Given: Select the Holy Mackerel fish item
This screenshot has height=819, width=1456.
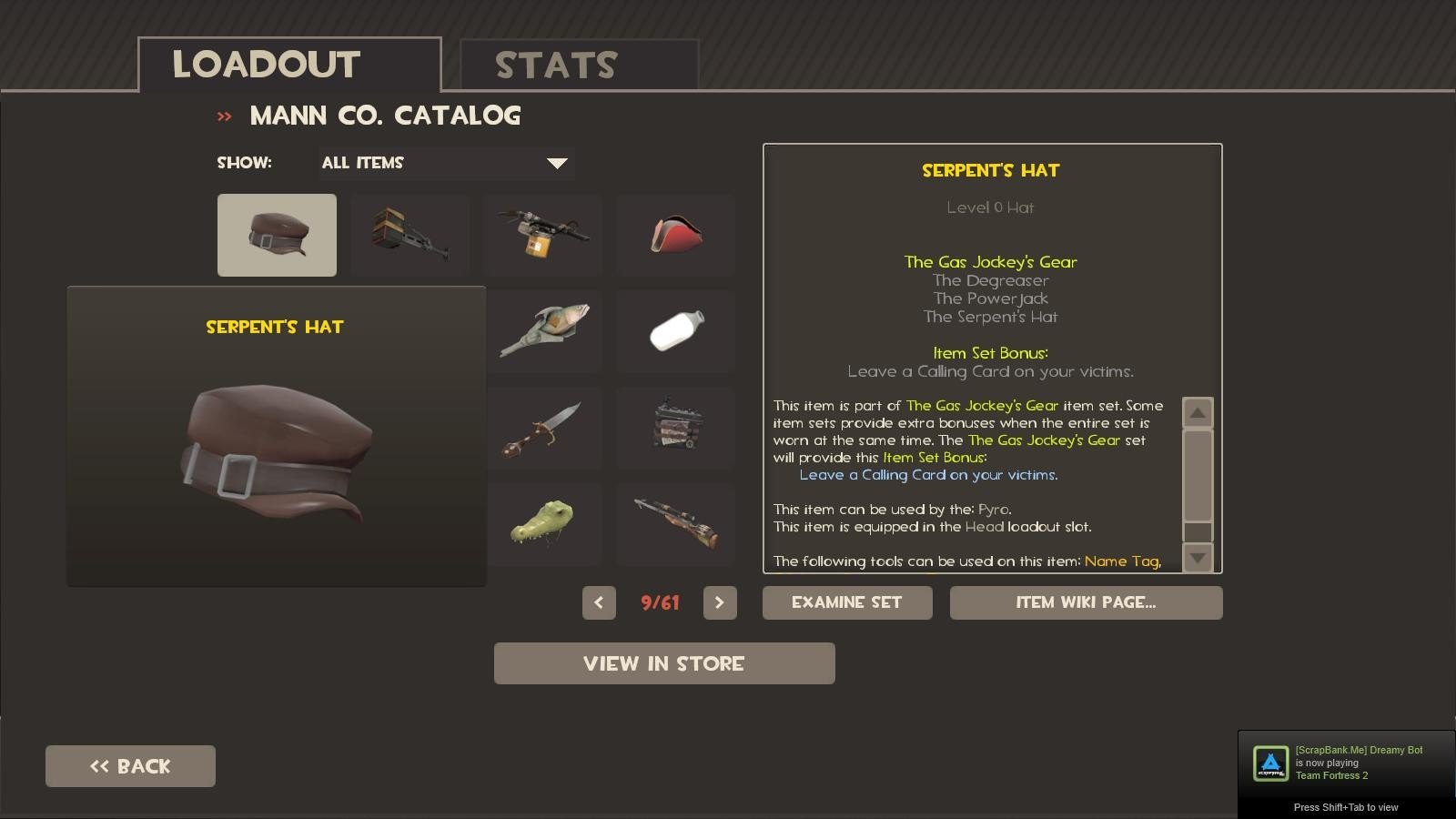Looking at the screenshot, I should 544,331.
